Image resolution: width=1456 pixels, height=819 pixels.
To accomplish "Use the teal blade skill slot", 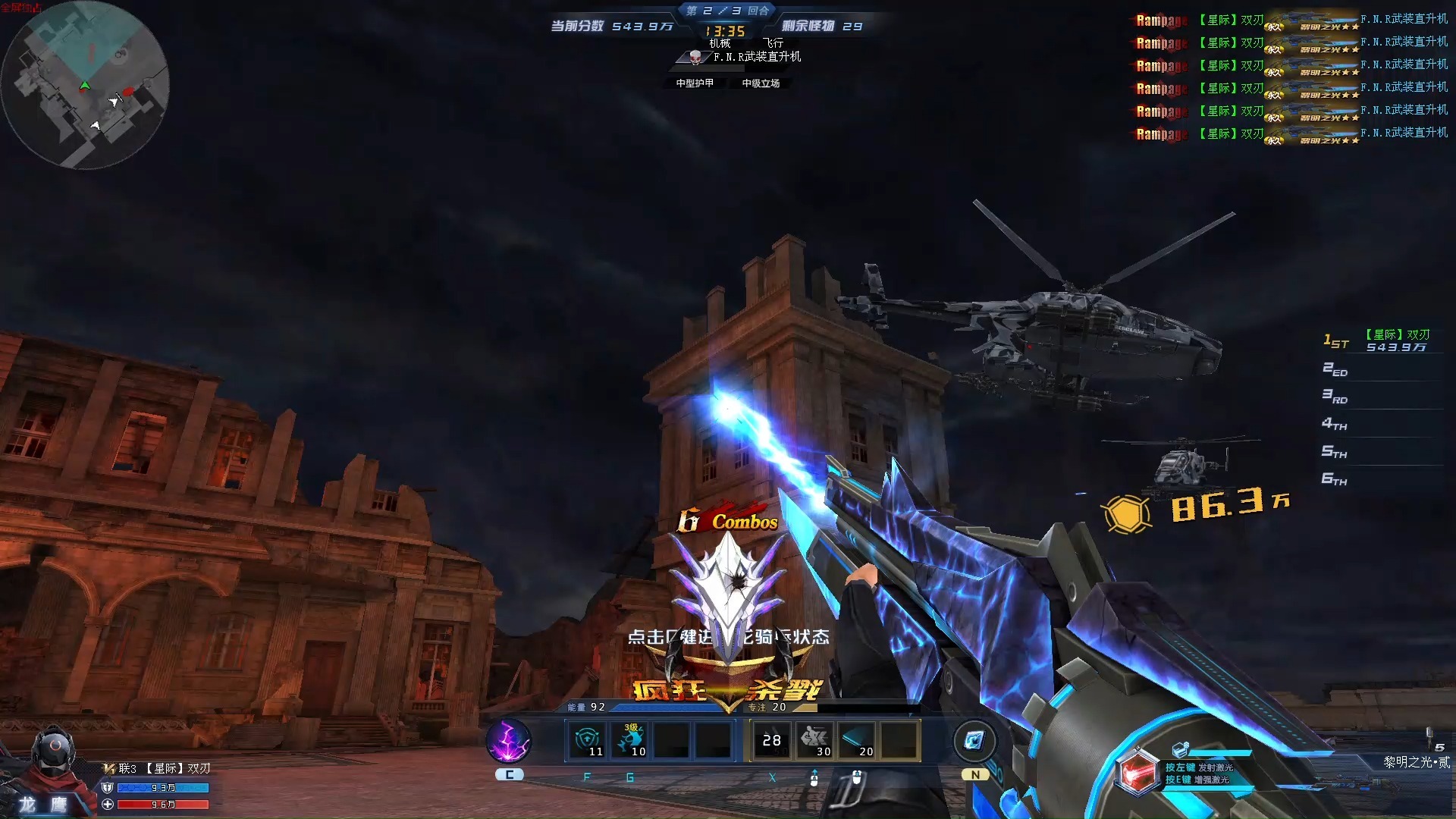I will click(857, 740).
